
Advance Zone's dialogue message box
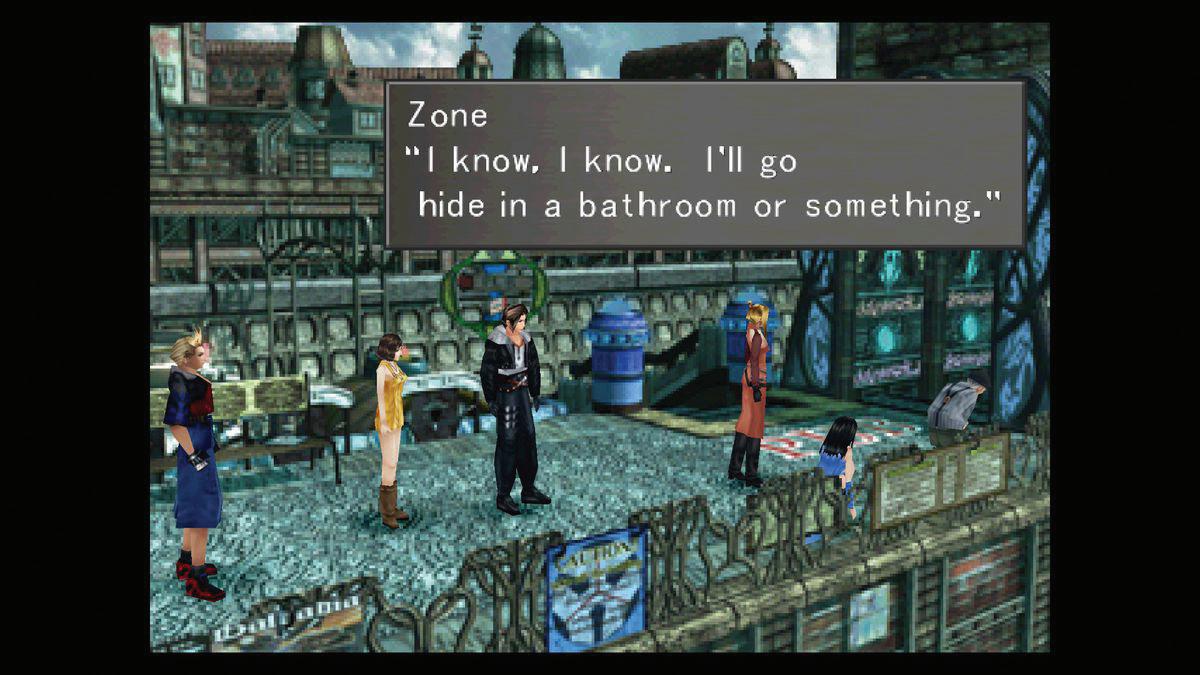click(x=705, y=164)
